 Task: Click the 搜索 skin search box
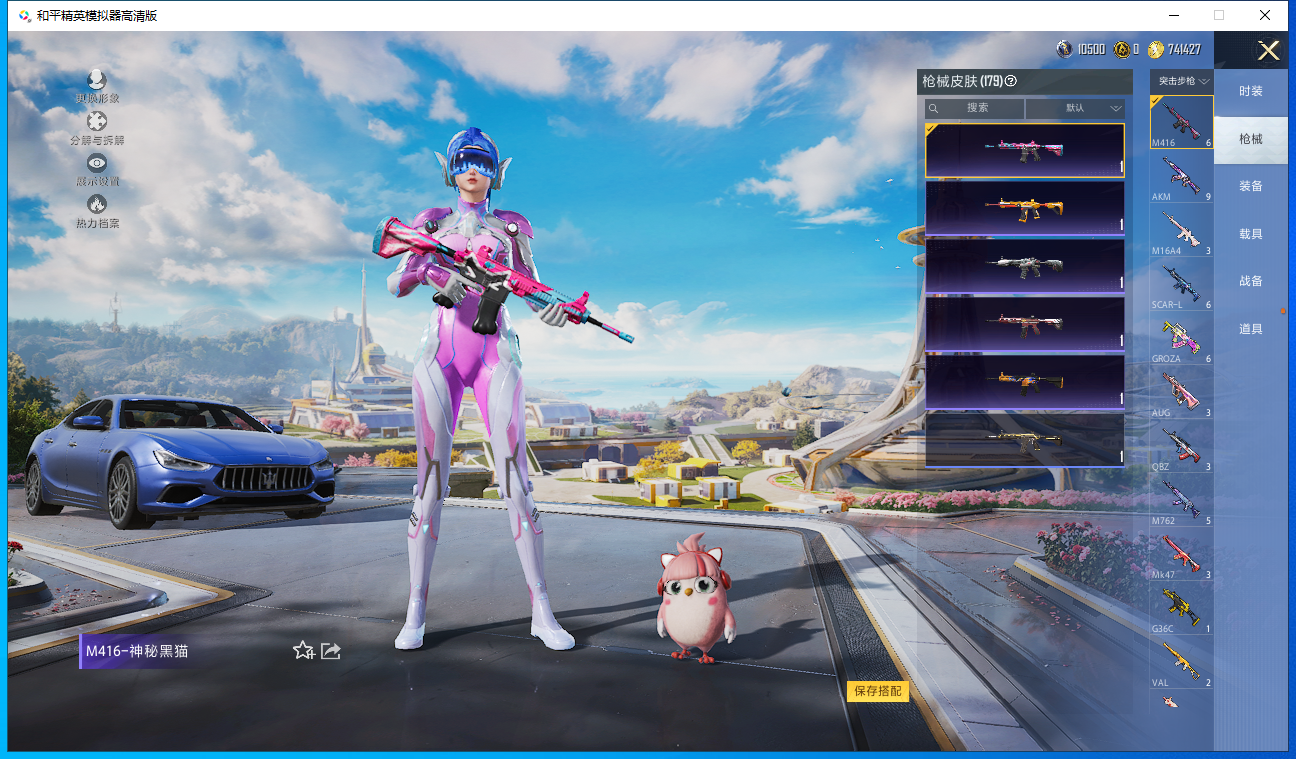coord(975,108)
